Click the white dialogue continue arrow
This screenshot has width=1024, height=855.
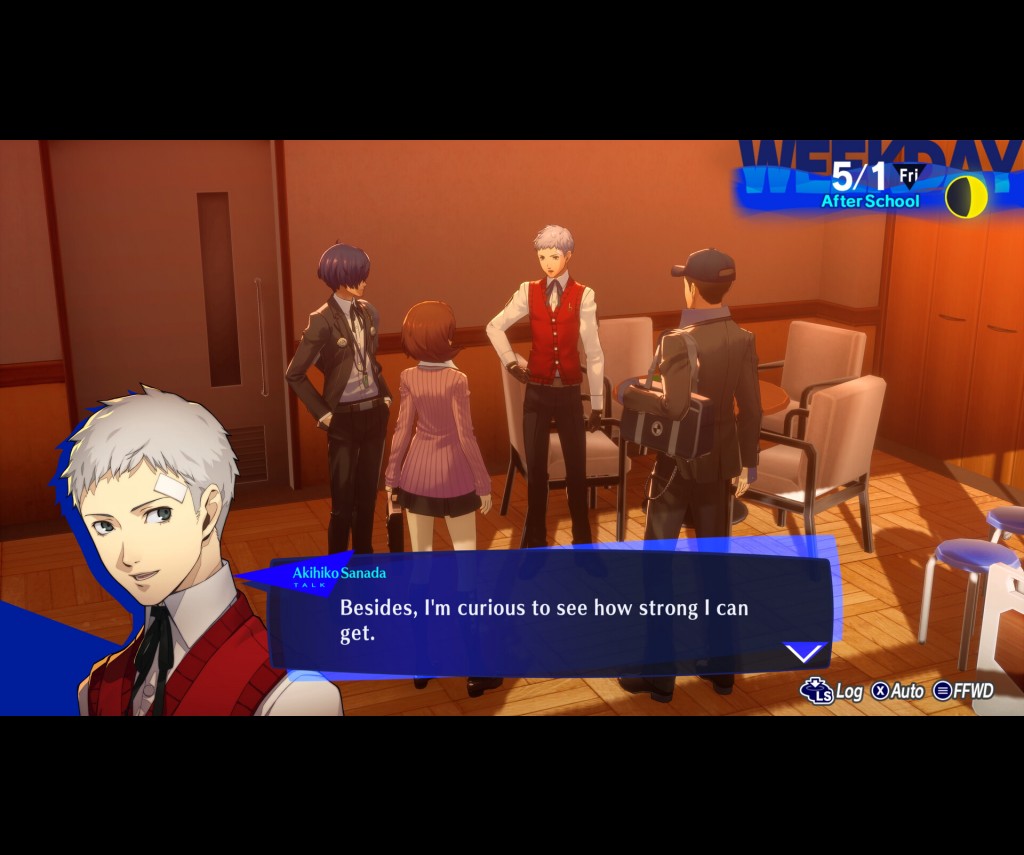pyautogui.click(x=804, y=654)
